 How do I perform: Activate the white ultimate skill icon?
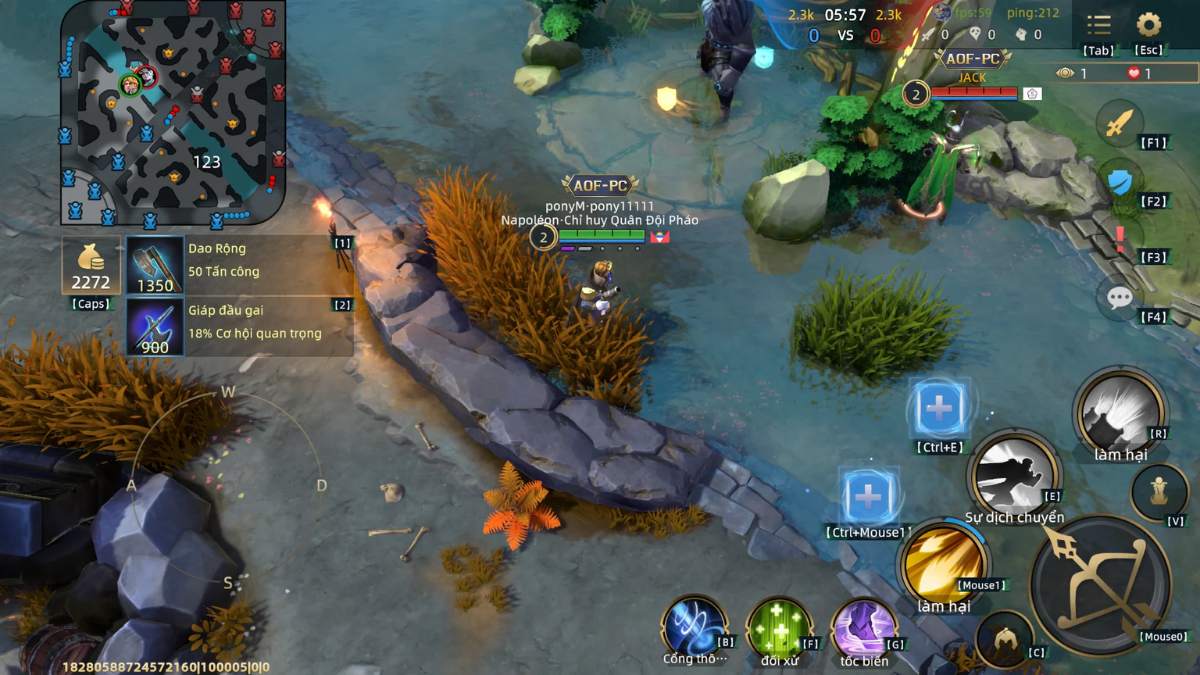[x=1119, y=413]
